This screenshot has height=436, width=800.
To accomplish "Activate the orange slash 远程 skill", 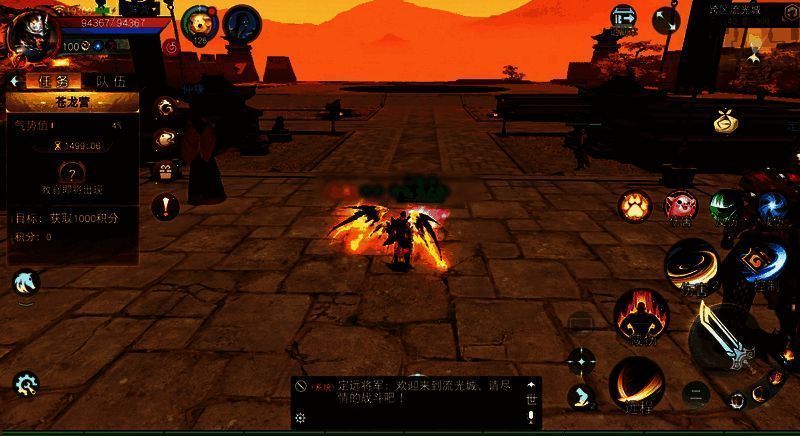I will click(637, 385).
